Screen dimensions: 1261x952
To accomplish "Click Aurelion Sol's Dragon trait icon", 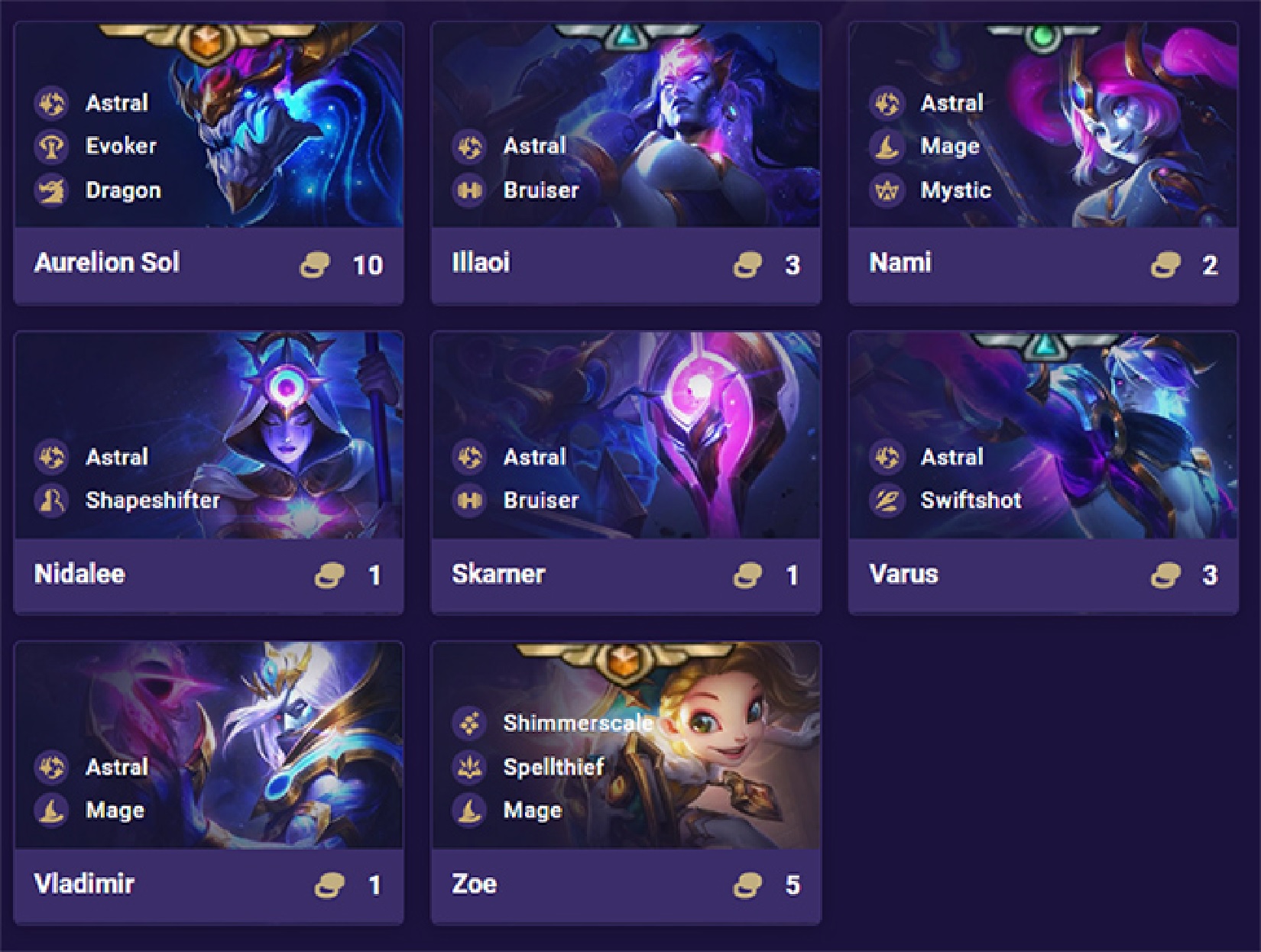I will tap(52, 190).
